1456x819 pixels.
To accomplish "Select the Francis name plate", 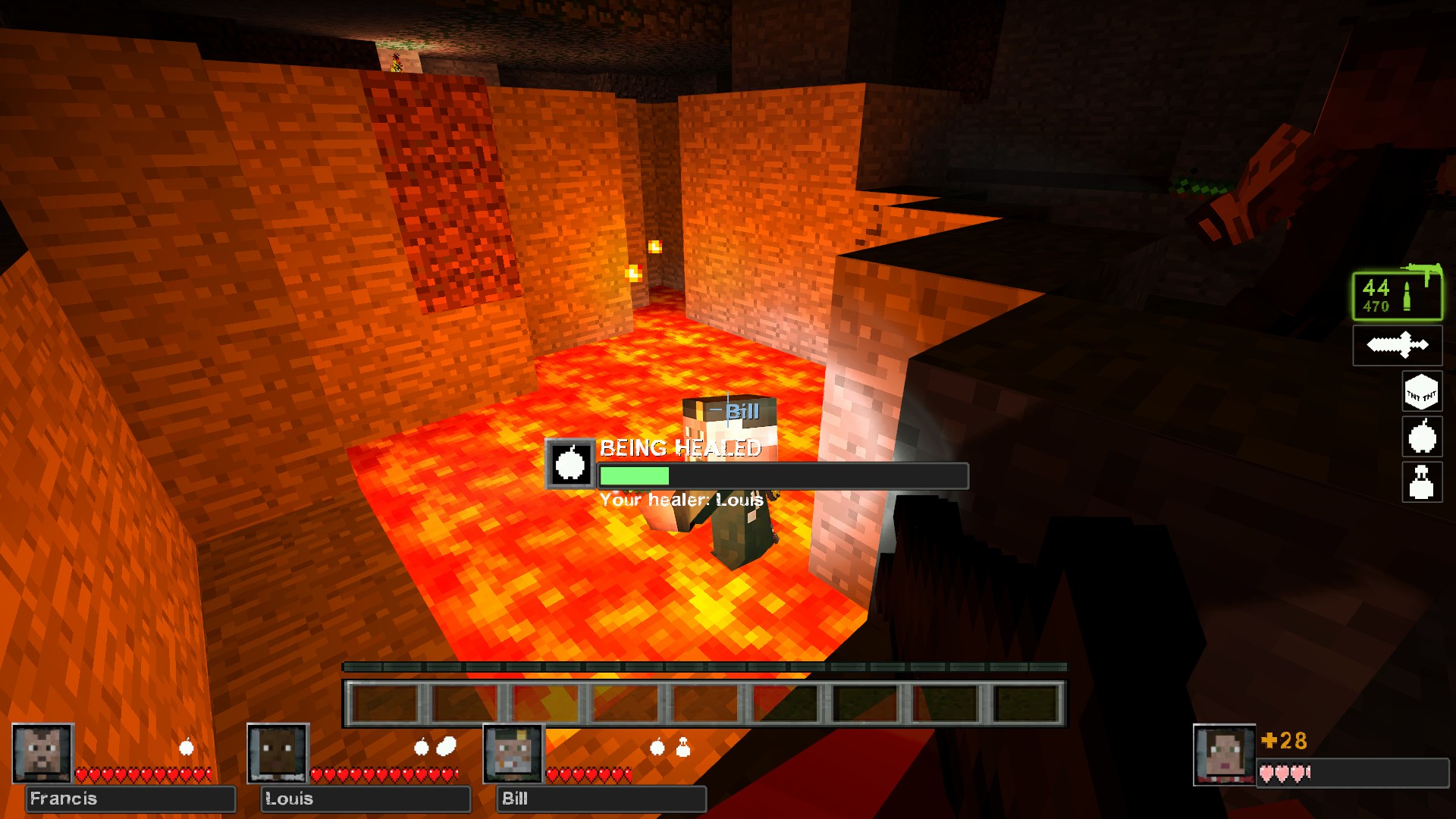I will [130, 799].
